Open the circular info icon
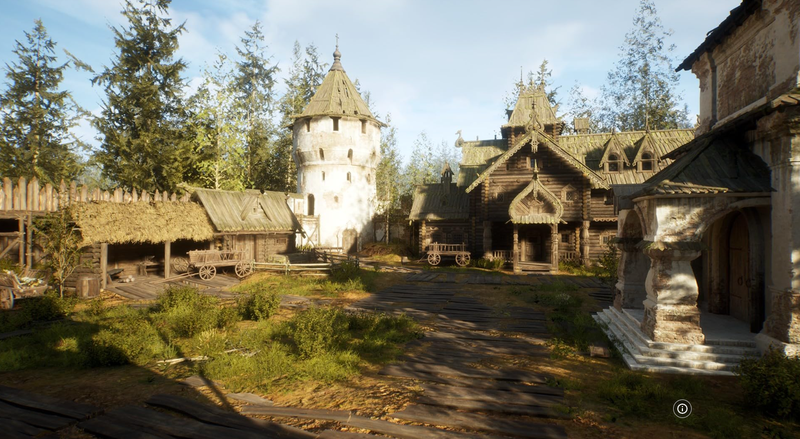800x439 pixels. 682,408
